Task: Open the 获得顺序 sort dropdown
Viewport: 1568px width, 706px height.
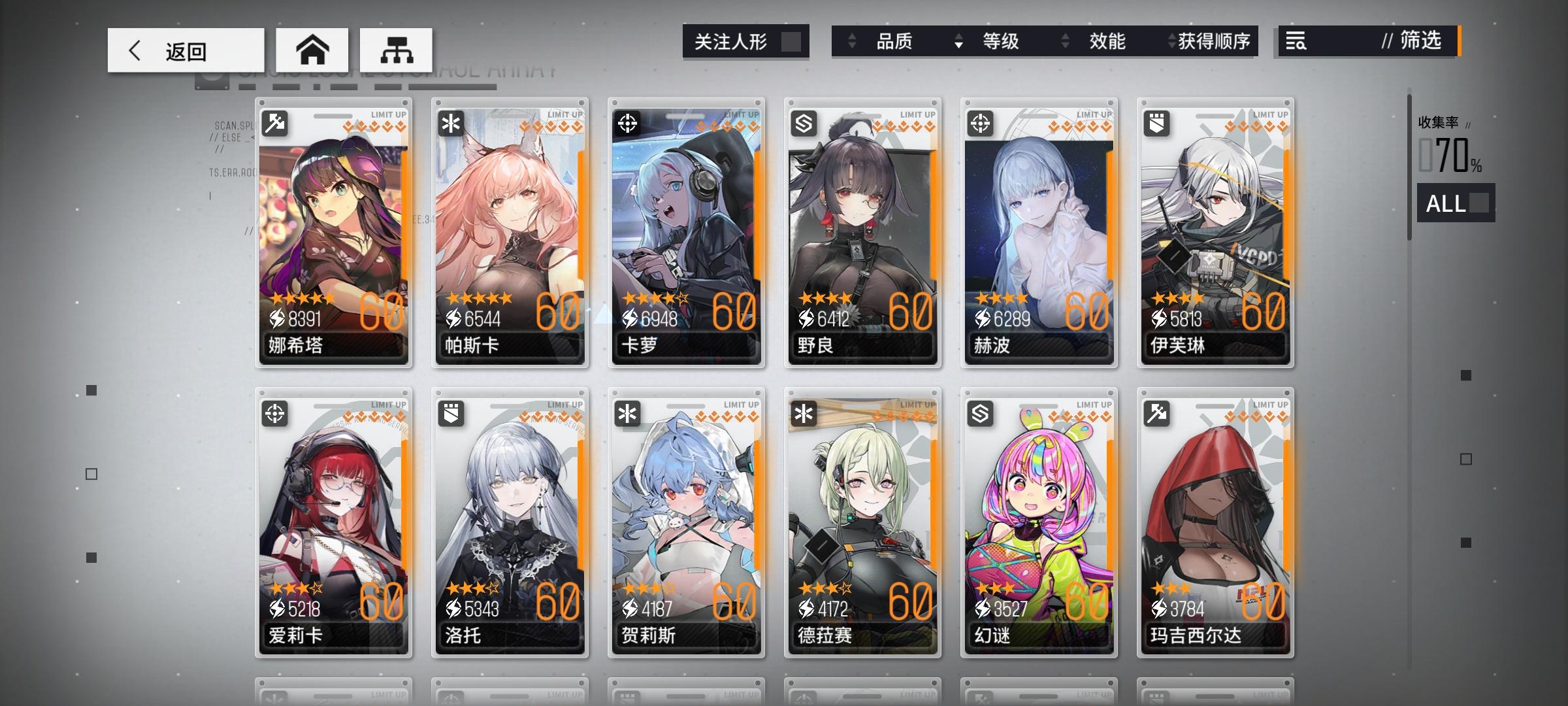Action: coord(1214,41)
